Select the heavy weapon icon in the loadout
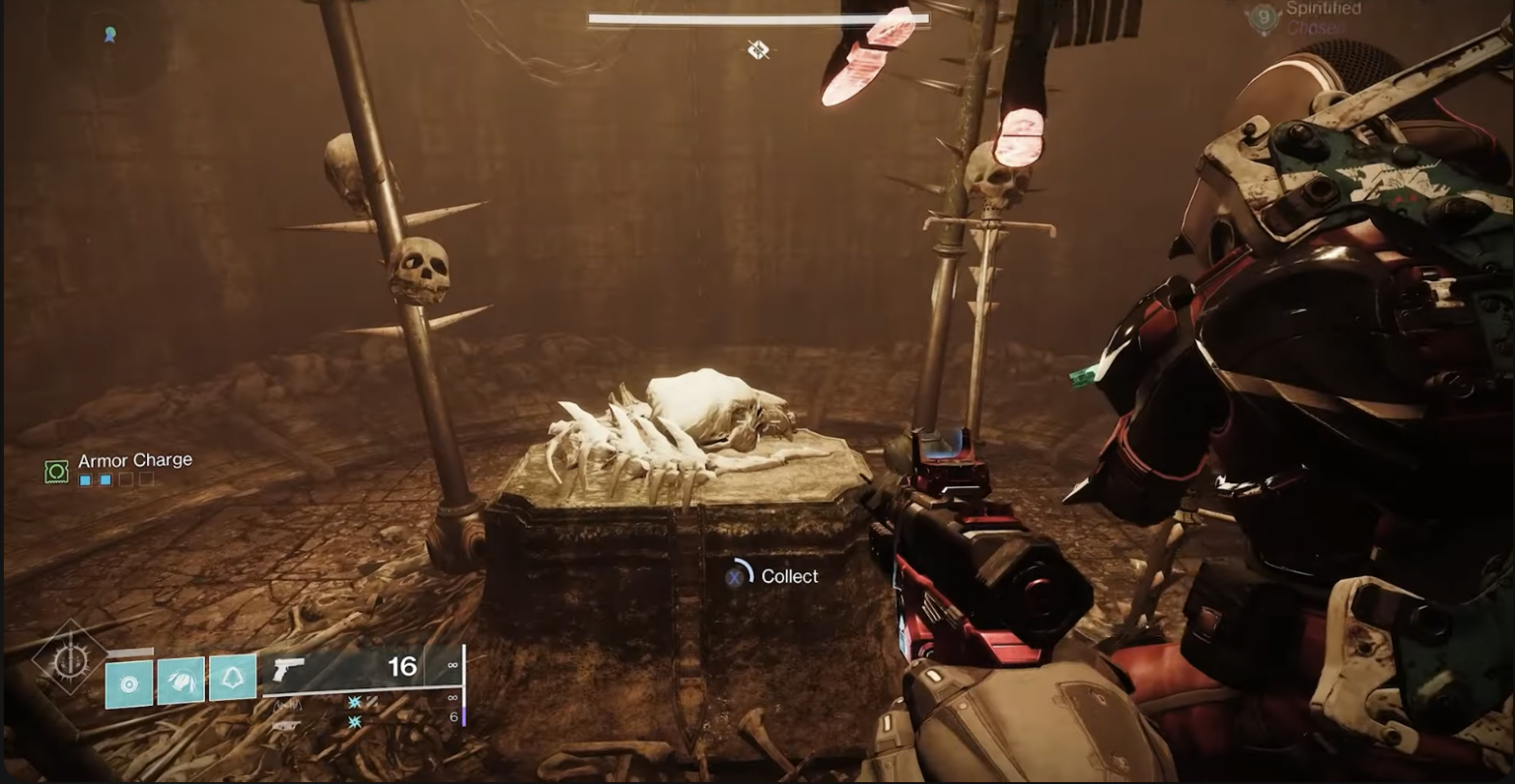1515x784 pixels. point(287,724)
